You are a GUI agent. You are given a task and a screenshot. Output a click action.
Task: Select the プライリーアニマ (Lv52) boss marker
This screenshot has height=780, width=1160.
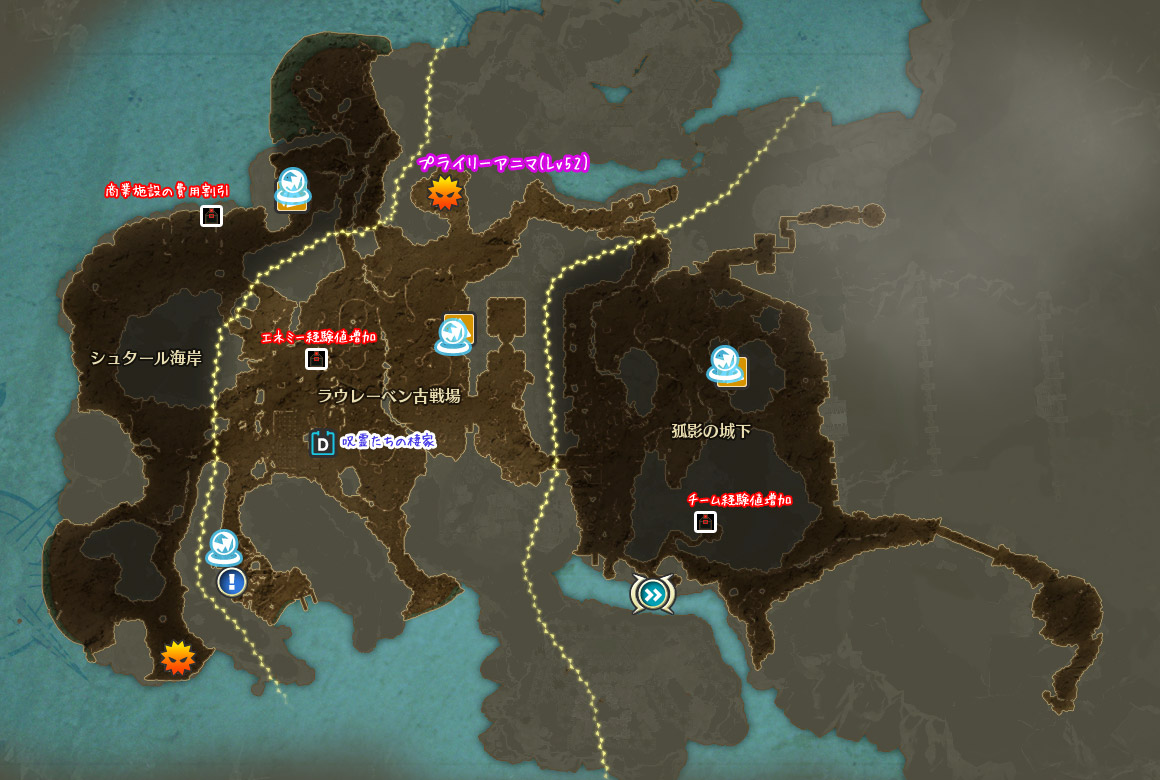[x=444, y=193]
